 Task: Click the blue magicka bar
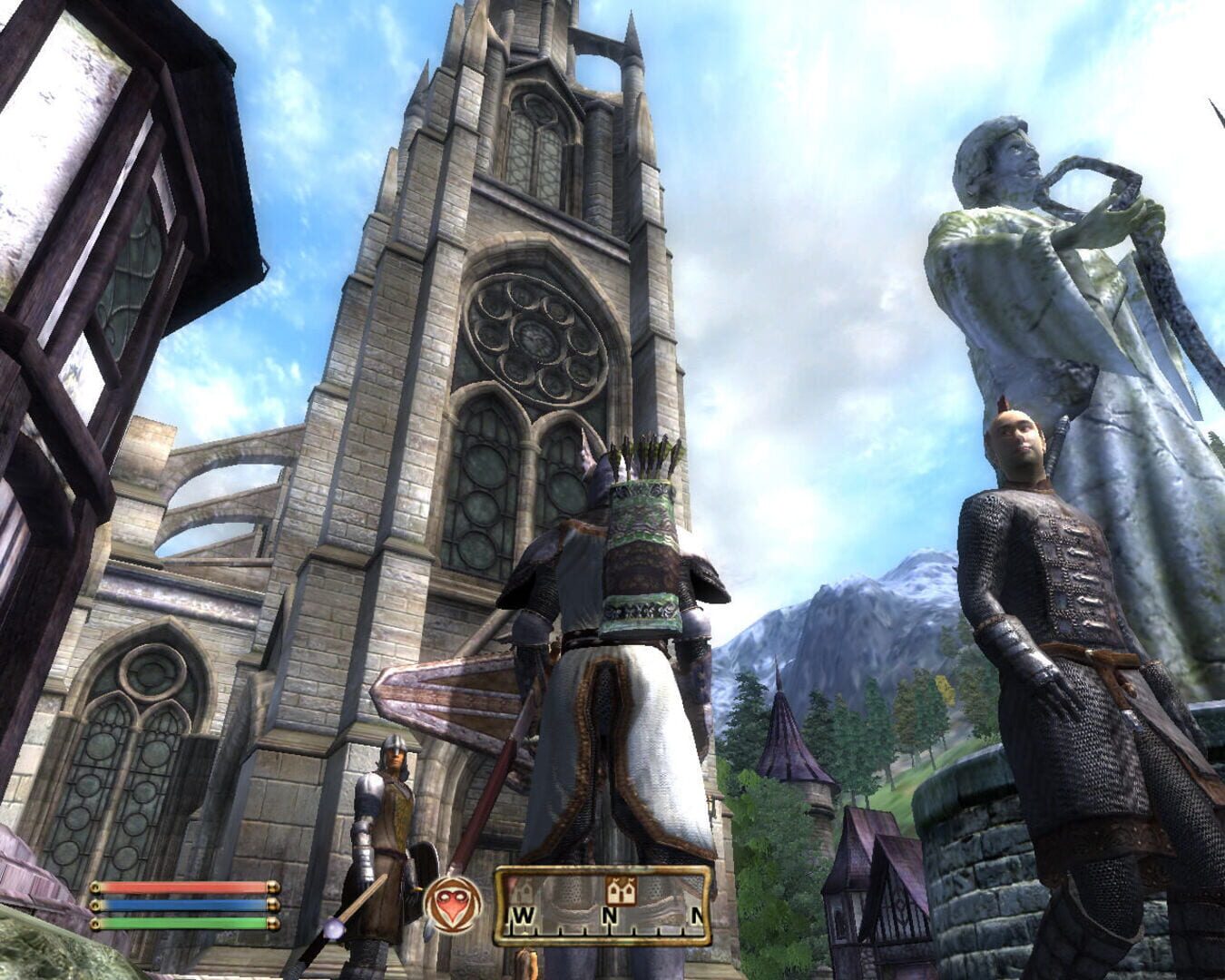pos(181,903)
